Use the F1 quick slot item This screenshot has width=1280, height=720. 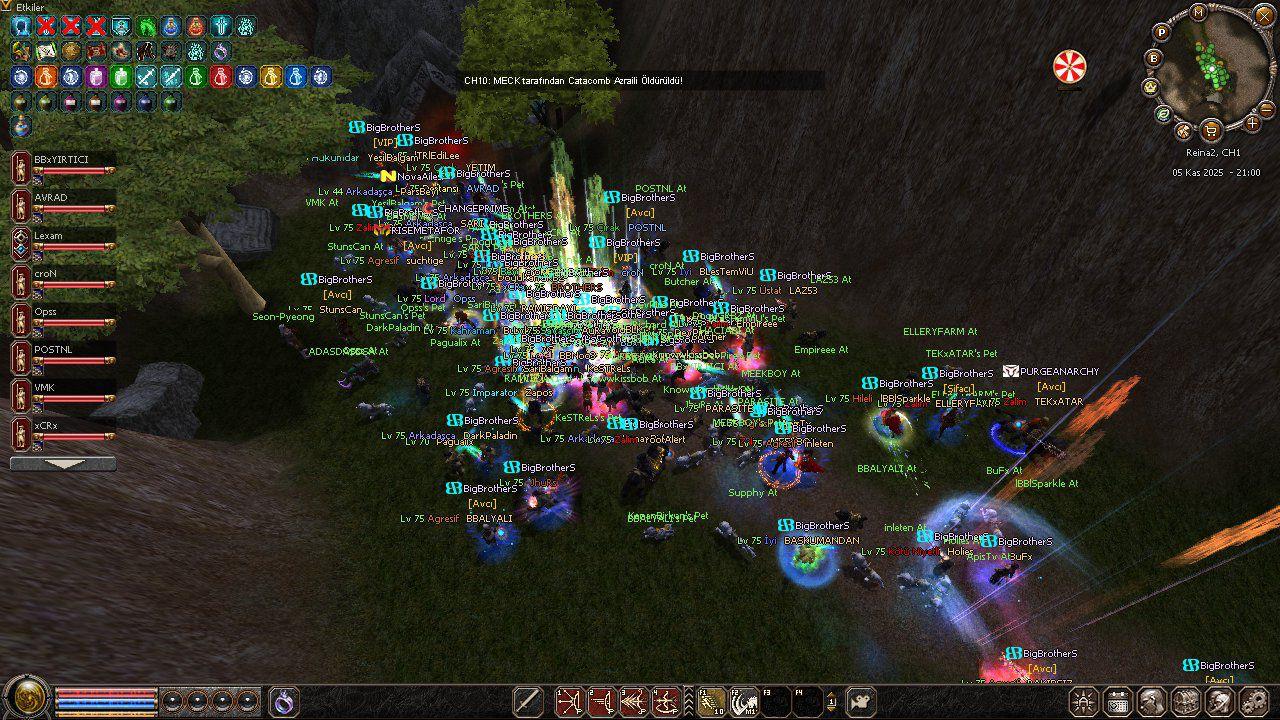[710, 701]
